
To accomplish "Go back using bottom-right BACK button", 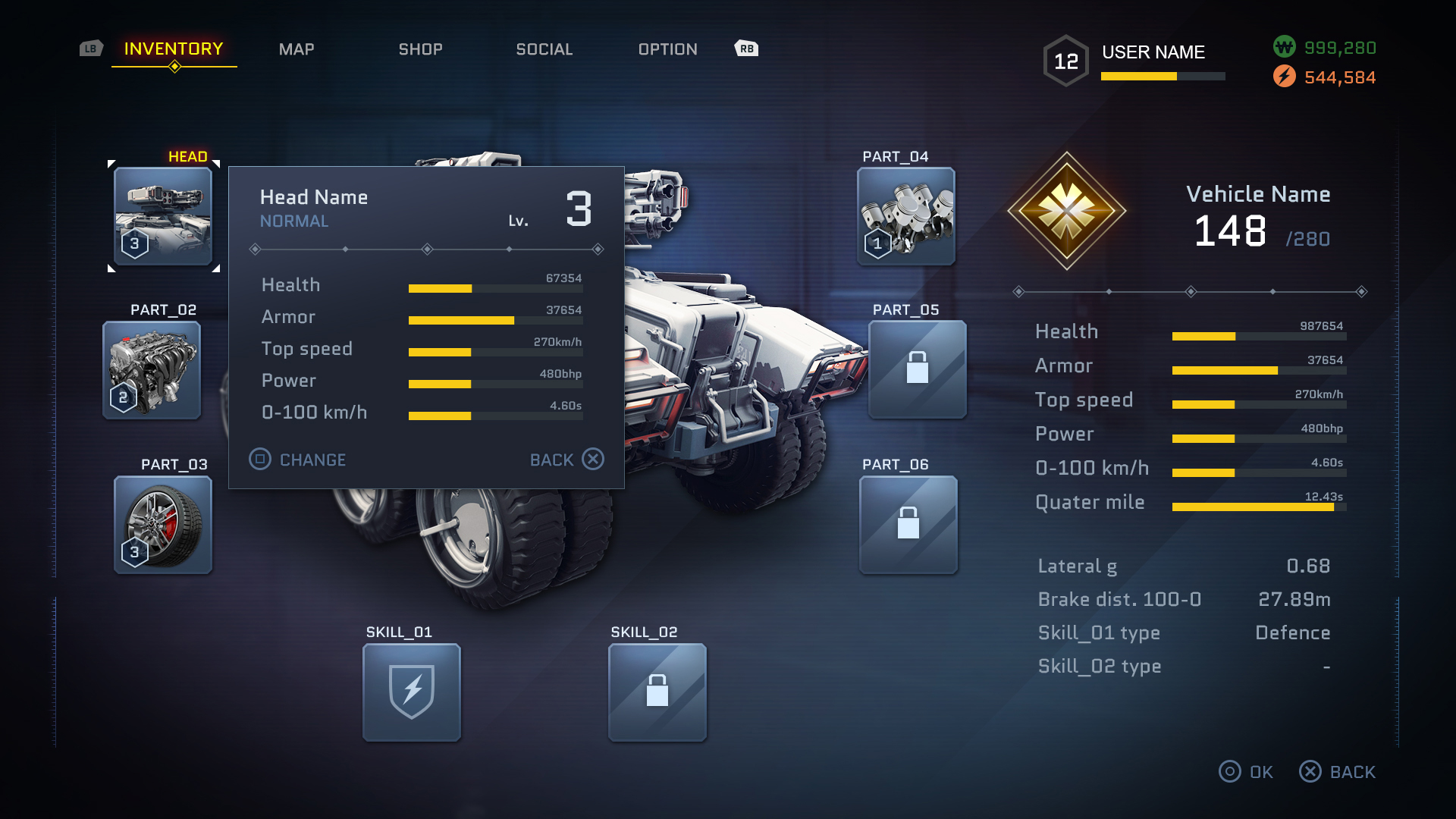I will (x=1338, y=772).
